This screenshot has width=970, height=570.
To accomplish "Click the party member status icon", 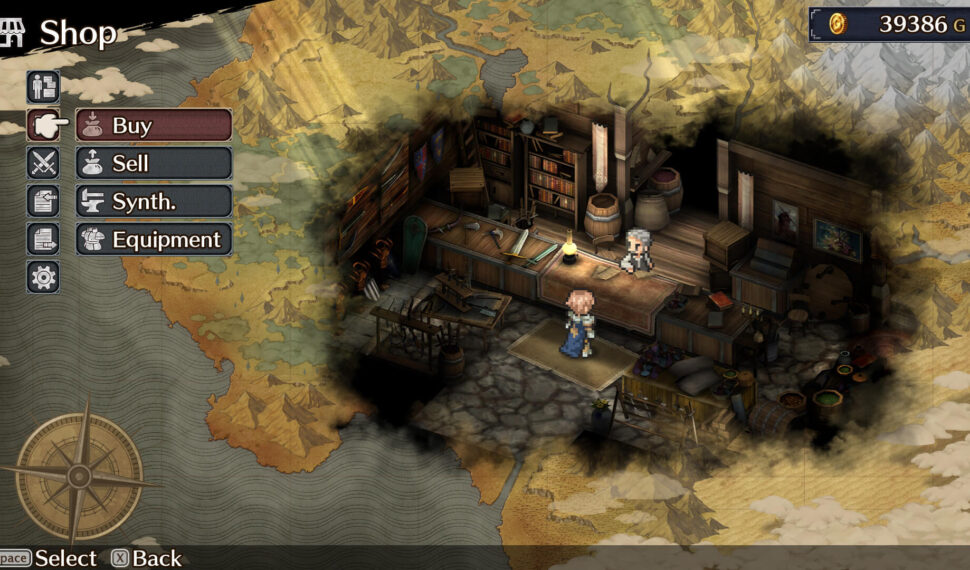I will [x=43, y=87].
